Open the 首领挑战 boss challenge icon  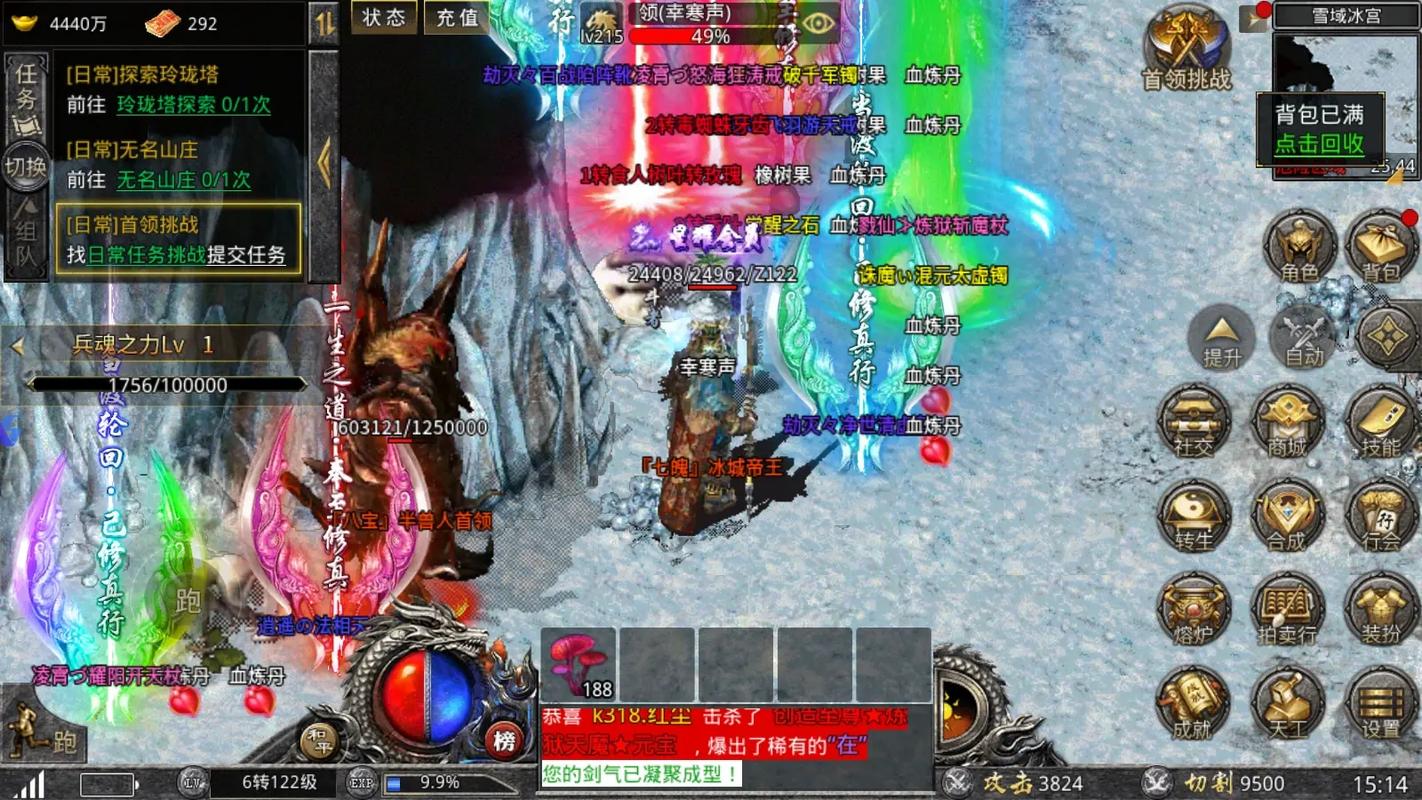(1187, 48)
